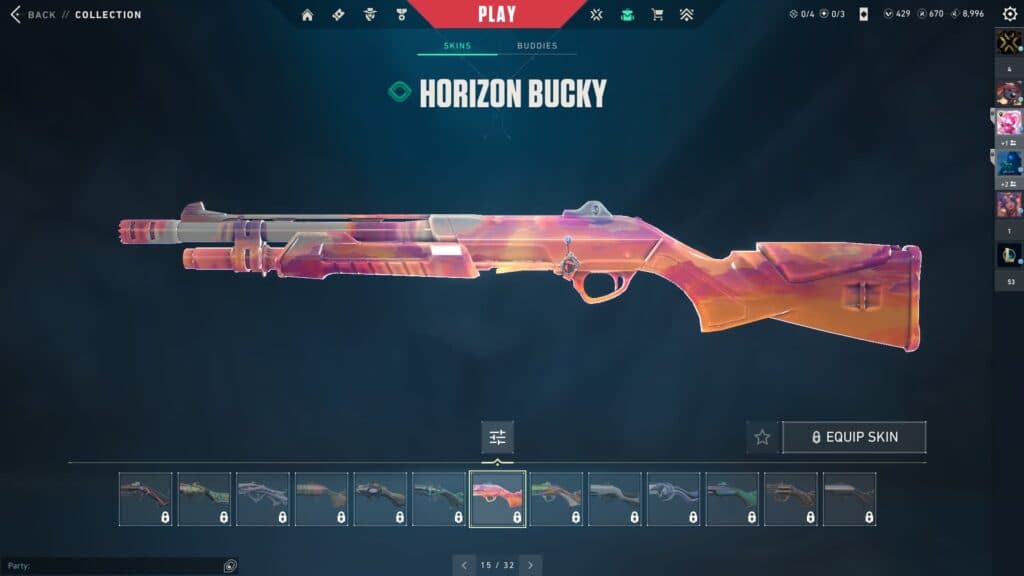This screenshot has height=576, width=1024.
Task: Select the Horizon Bucky pink-orange skin thumbnail
Action: [x=497, y=498]
